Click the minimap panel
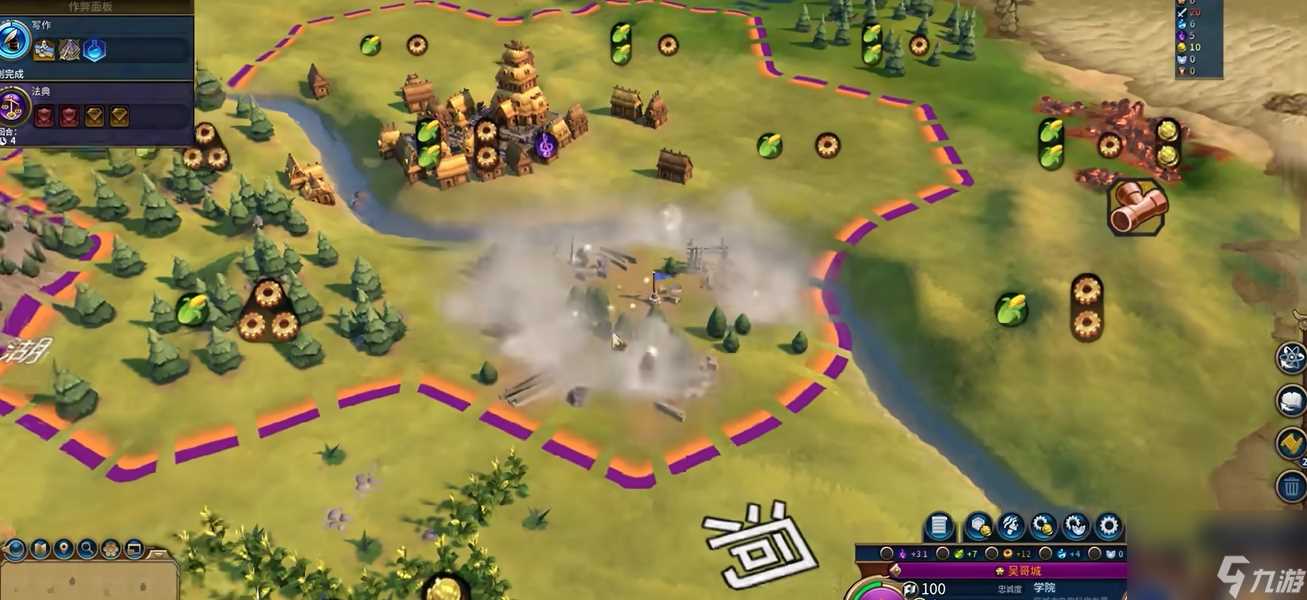1307x600 pixels. pos(90,582)
